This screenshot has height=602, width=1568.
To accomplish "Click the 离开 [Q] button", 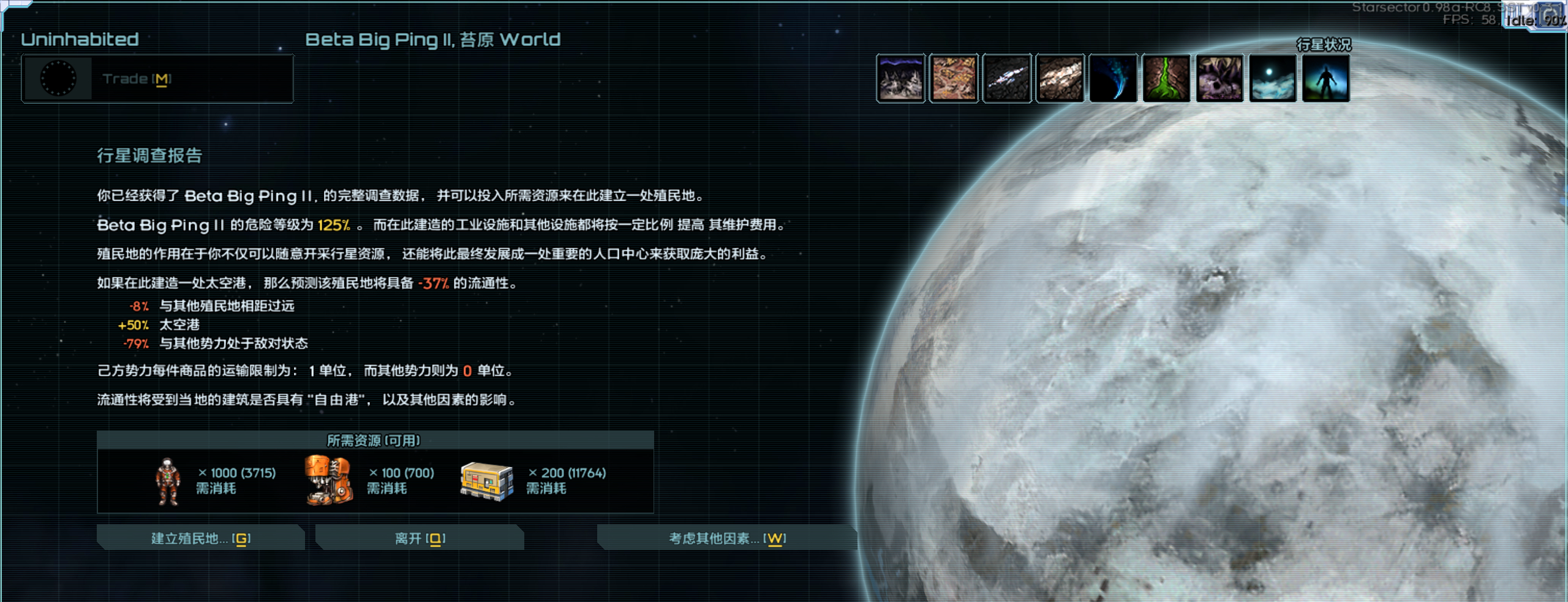I will point(420,538).
